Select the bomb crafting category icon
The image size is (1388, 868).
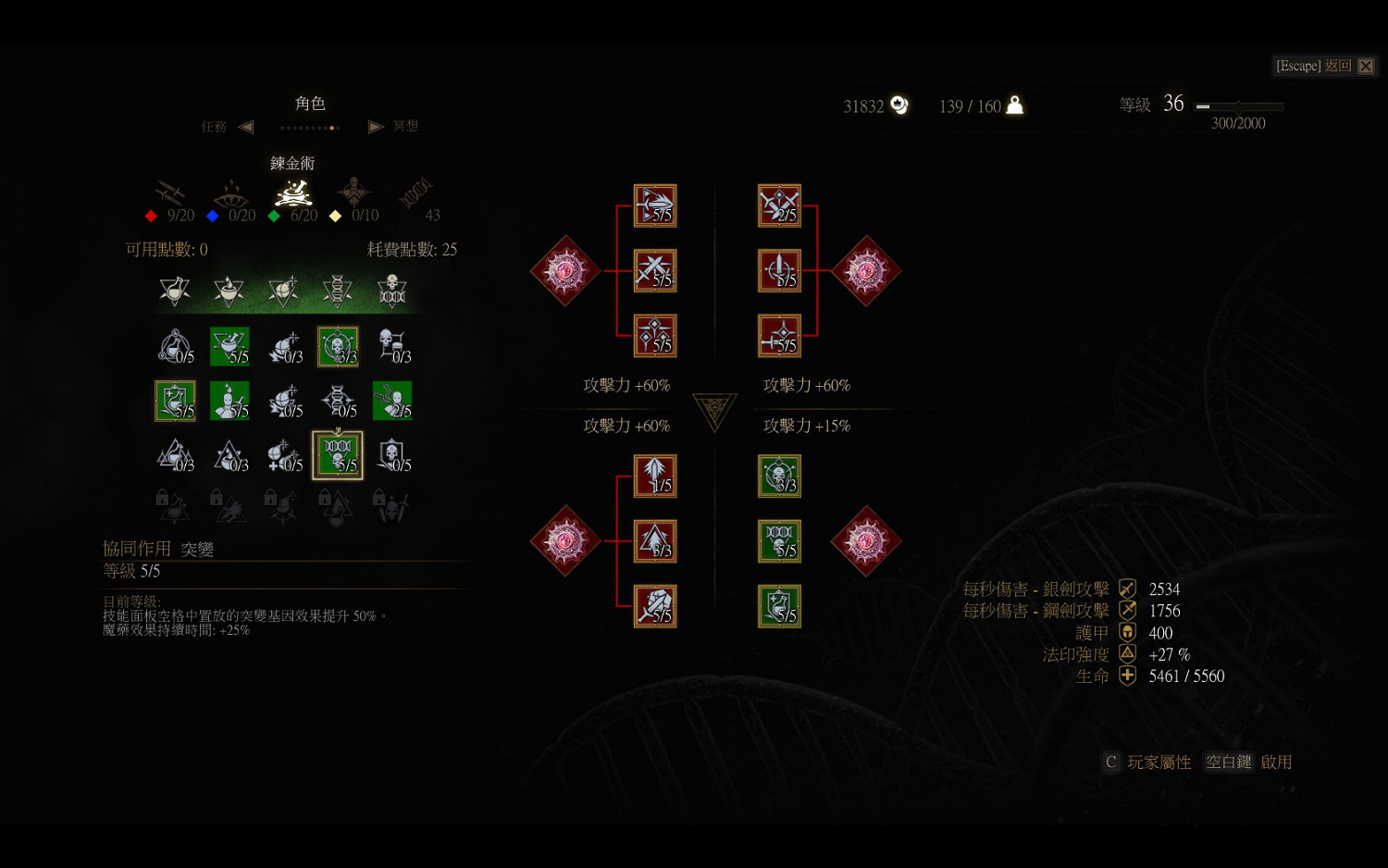click(x=283, y=291)
